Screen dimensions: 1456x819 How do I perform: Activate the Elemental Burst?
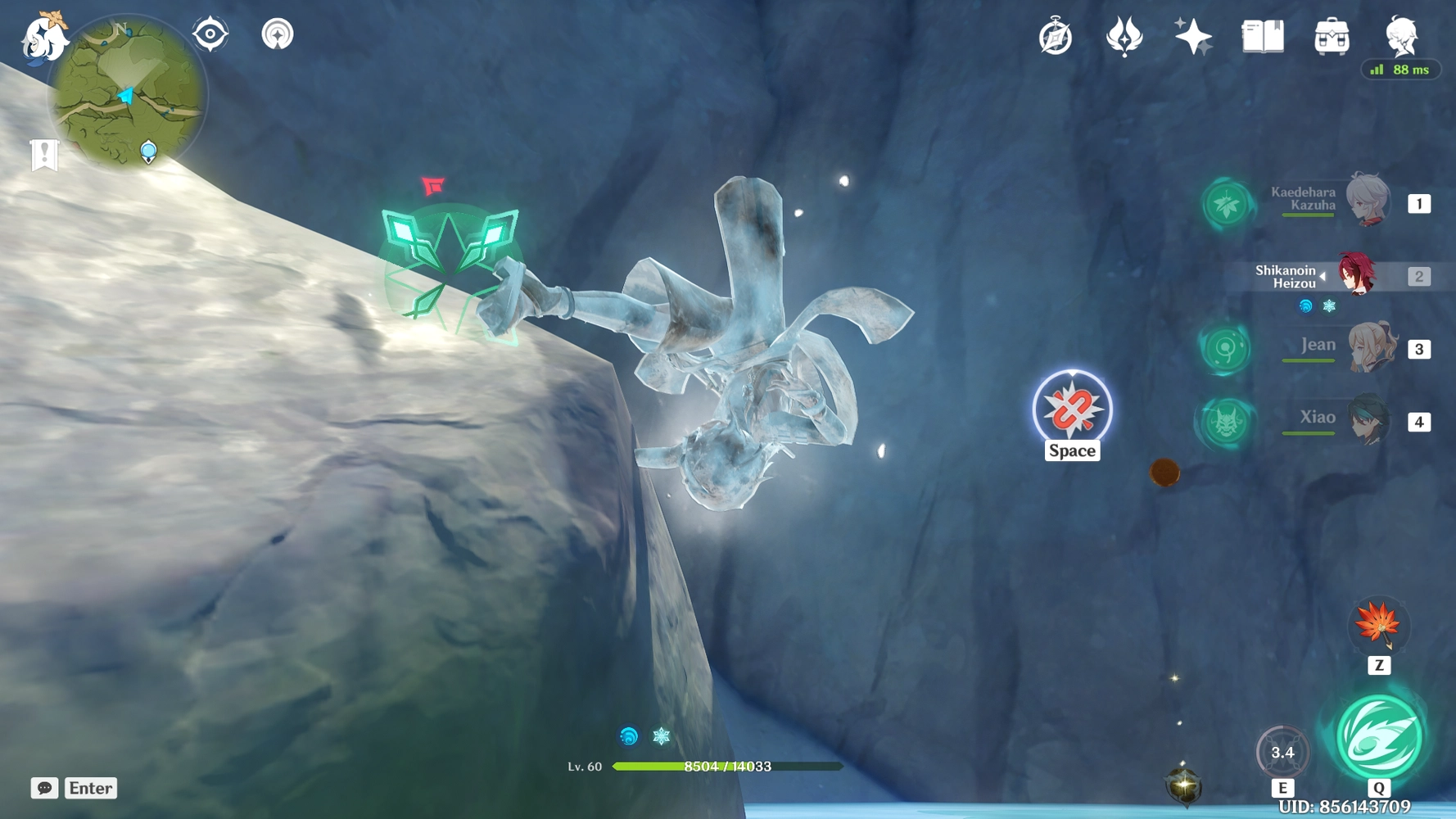click(x=1379, y=736)
